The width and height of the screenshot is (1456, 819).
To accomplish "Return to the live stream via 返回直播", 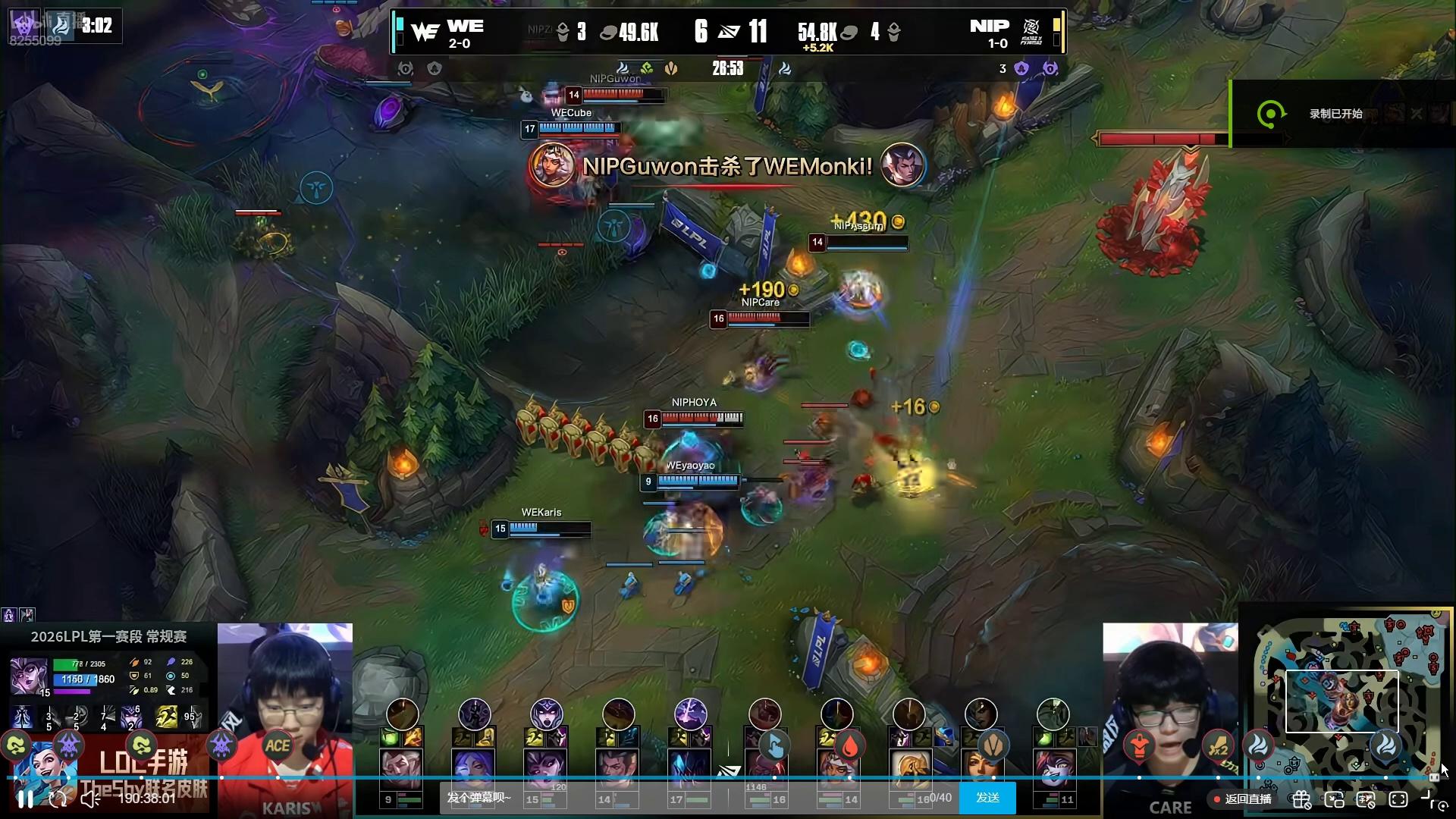I will [1242, 799].
